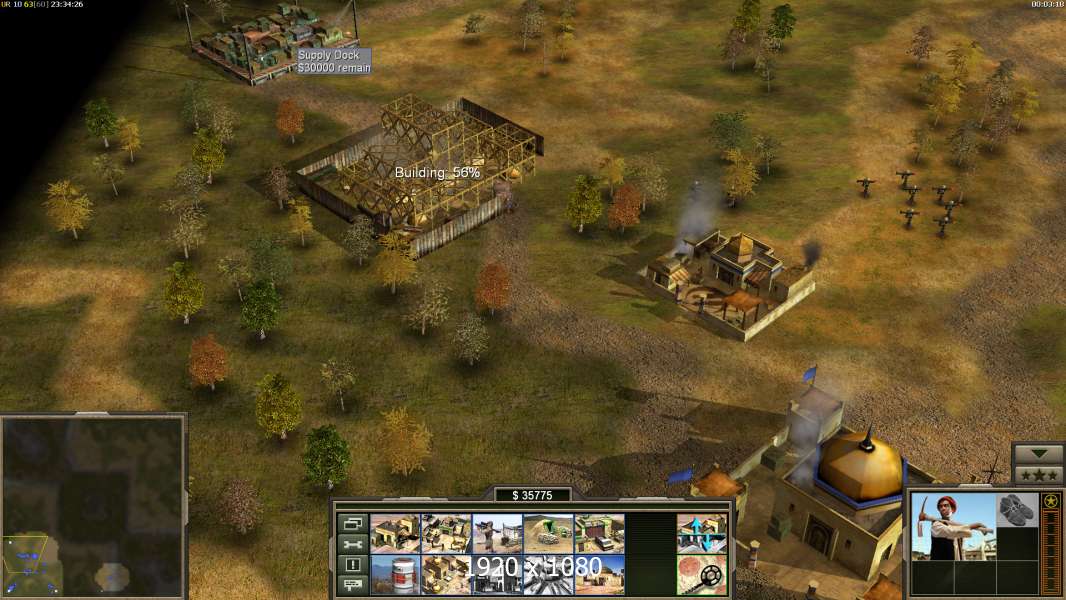Build the Barracks from the command bar
The height and width of the screenshot is (600, 1066).
pyautogui.click(x=395, y=534)
